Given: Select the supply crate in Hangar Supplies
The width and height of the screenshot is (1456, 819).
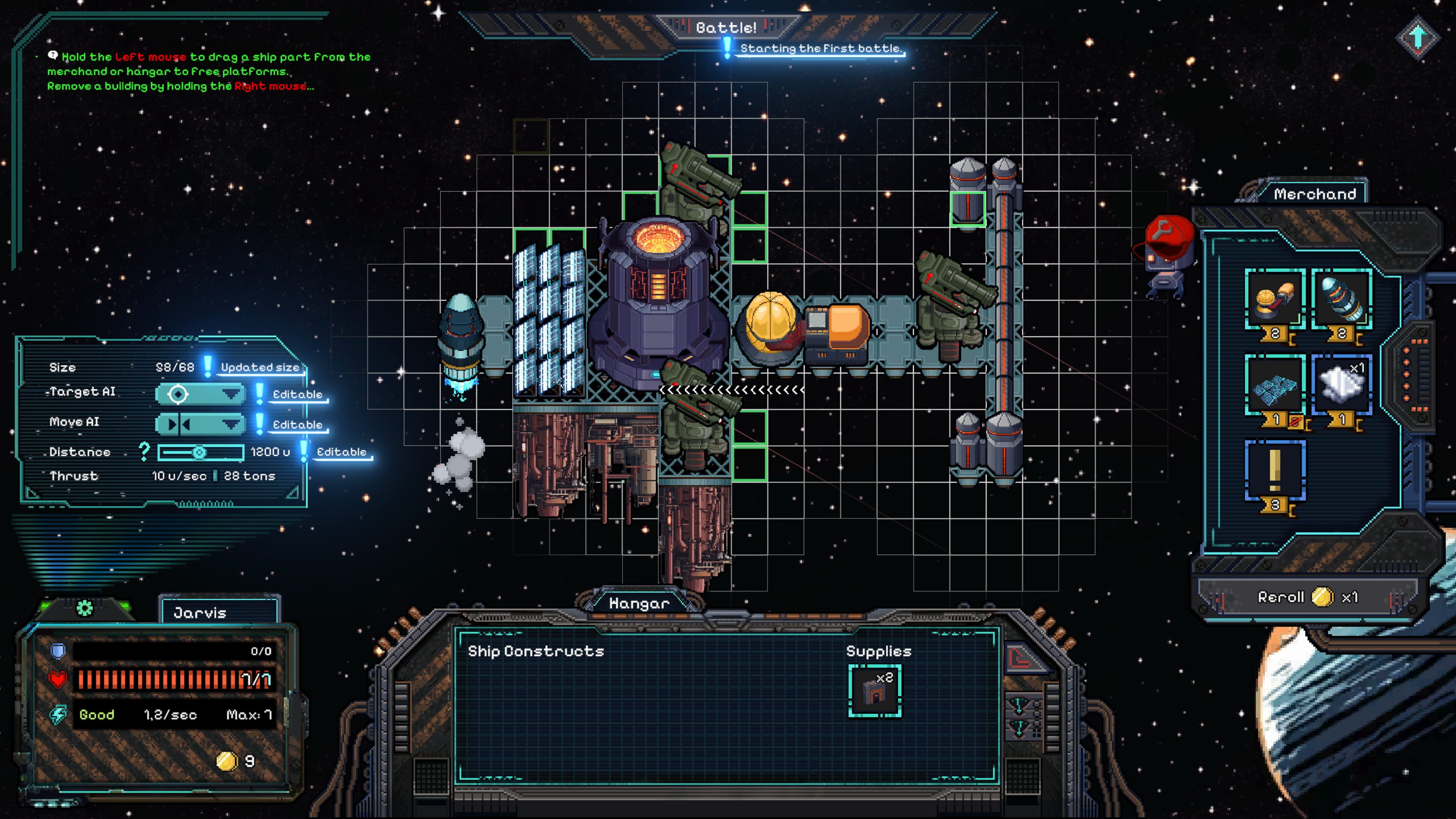Looking at the screenshot, I should point(874,691).
